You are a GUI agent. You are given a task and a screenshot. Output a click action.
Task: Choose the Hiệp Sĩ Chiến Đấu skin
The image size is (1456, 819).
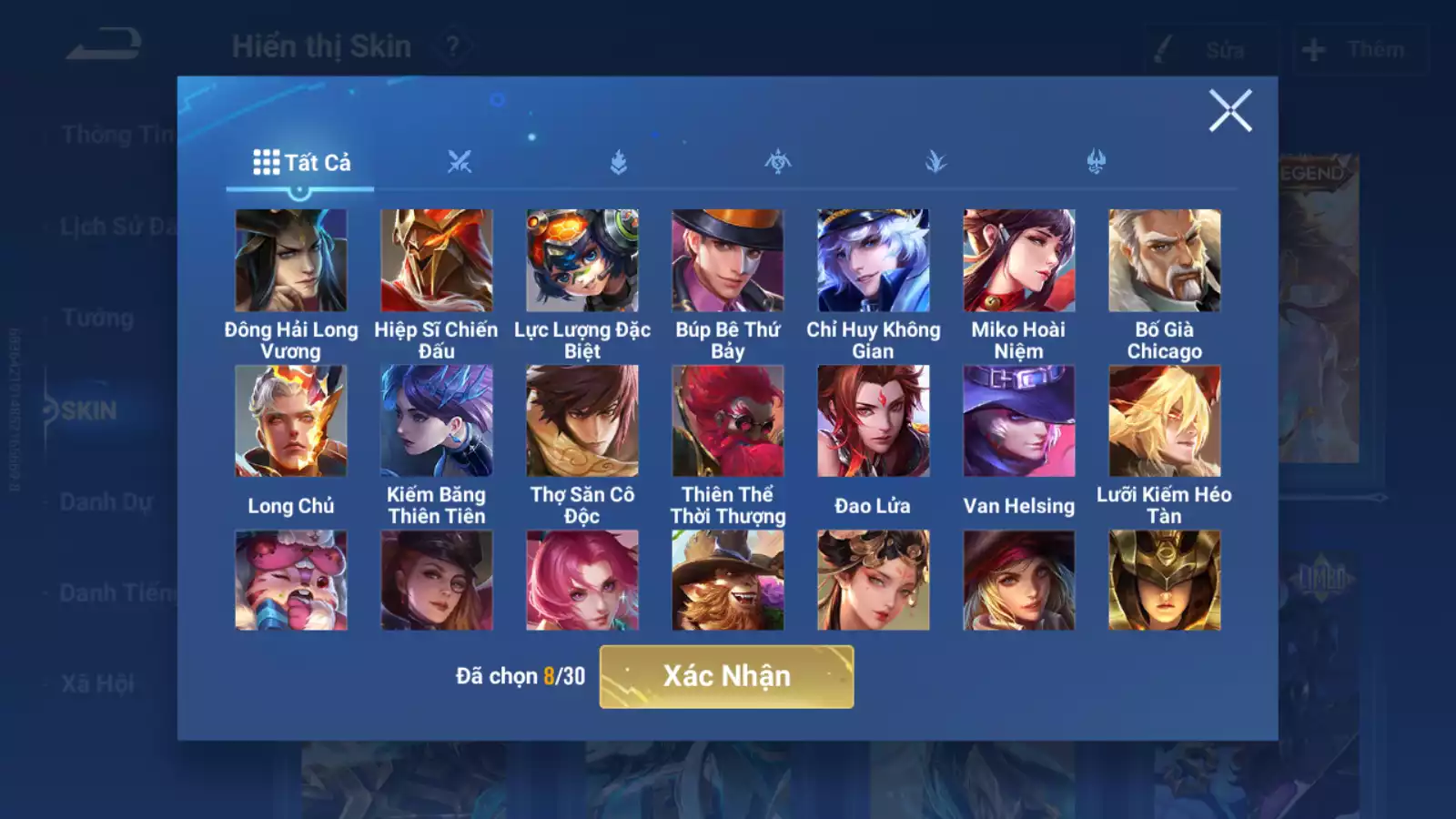[x=436, y=261]
